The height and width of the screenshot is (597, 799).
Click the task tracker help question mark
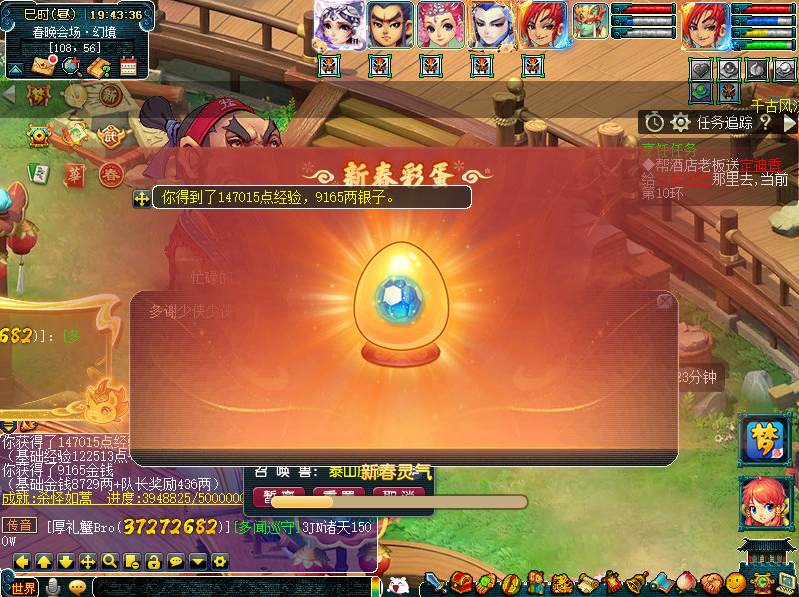[765, 122]
